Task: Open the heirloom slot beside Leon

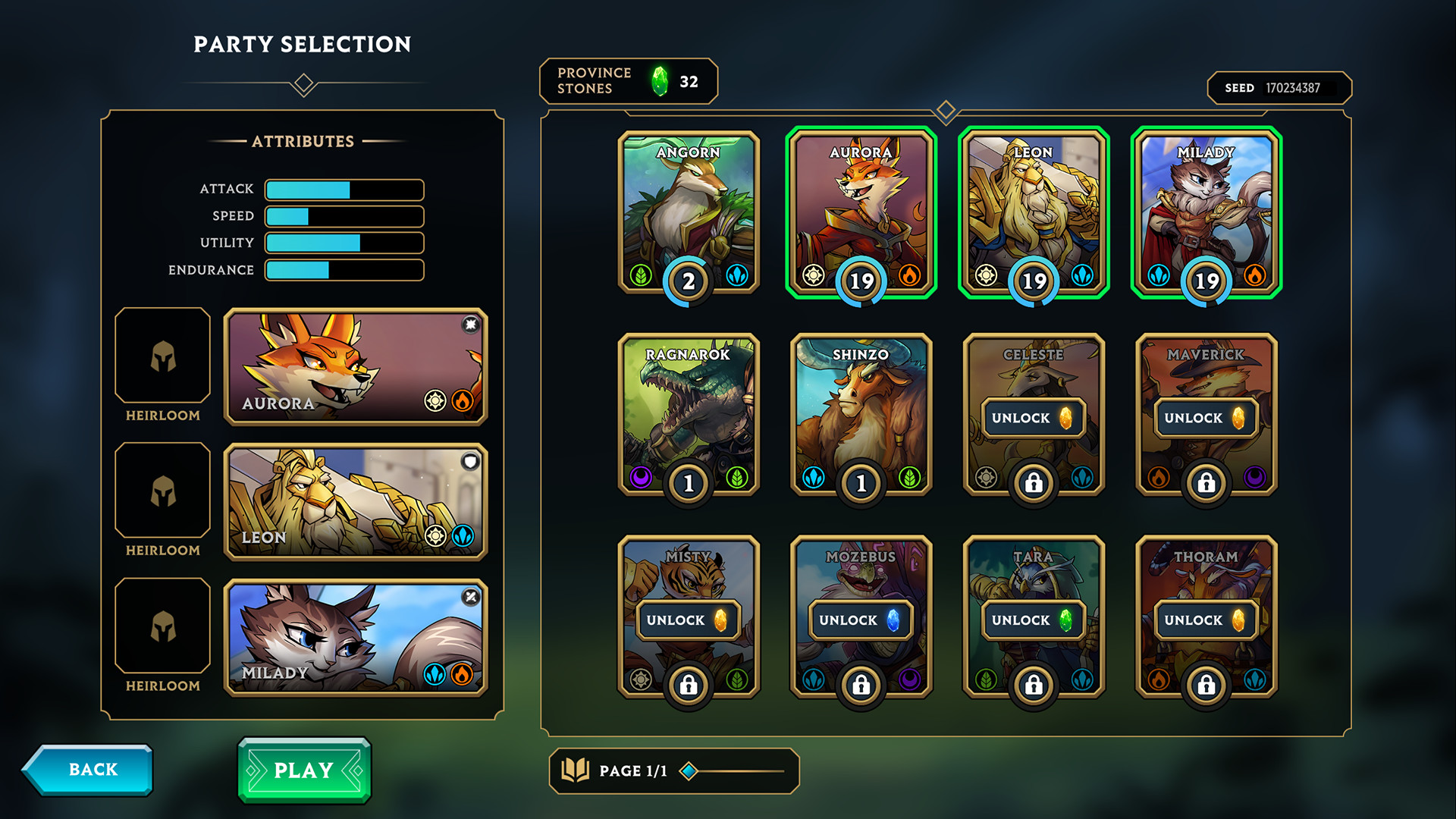Action: (162, 491)
